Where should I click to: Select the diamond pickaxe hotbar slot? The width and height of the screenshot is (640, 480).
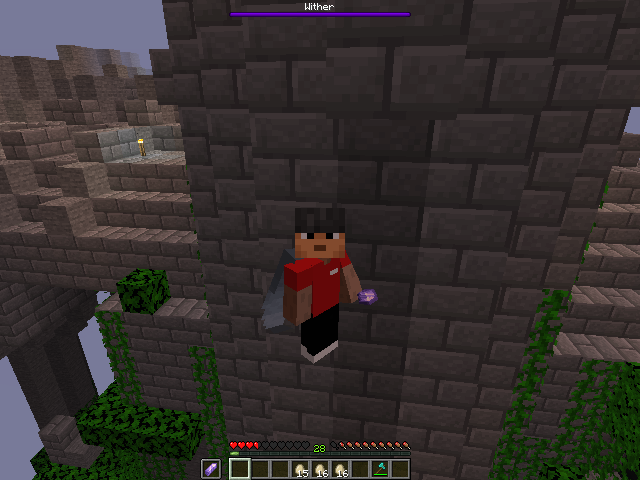click(x=380, y=469)
